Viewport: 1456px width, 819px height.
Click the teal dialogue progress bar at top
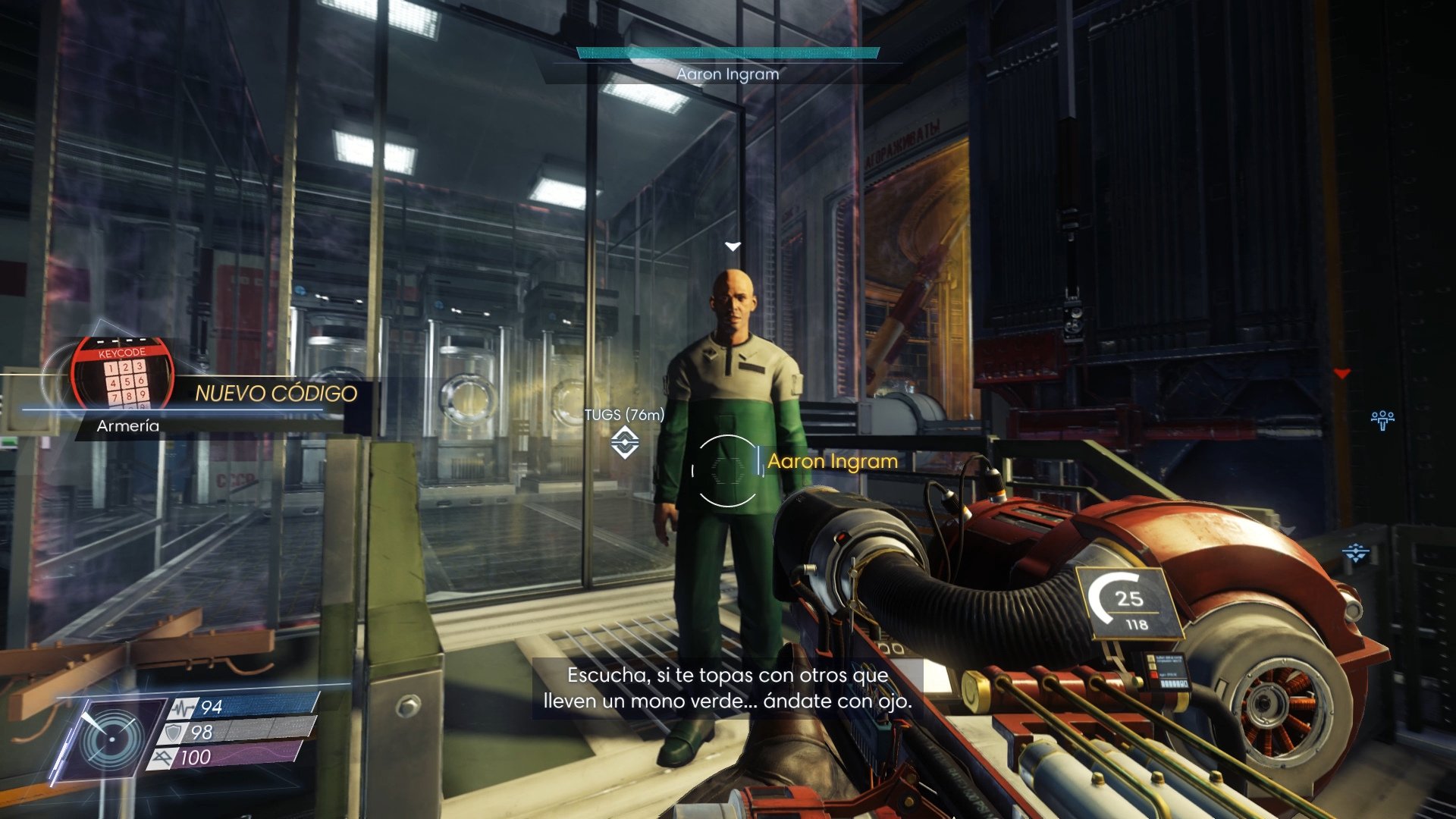tap(727, 53)
